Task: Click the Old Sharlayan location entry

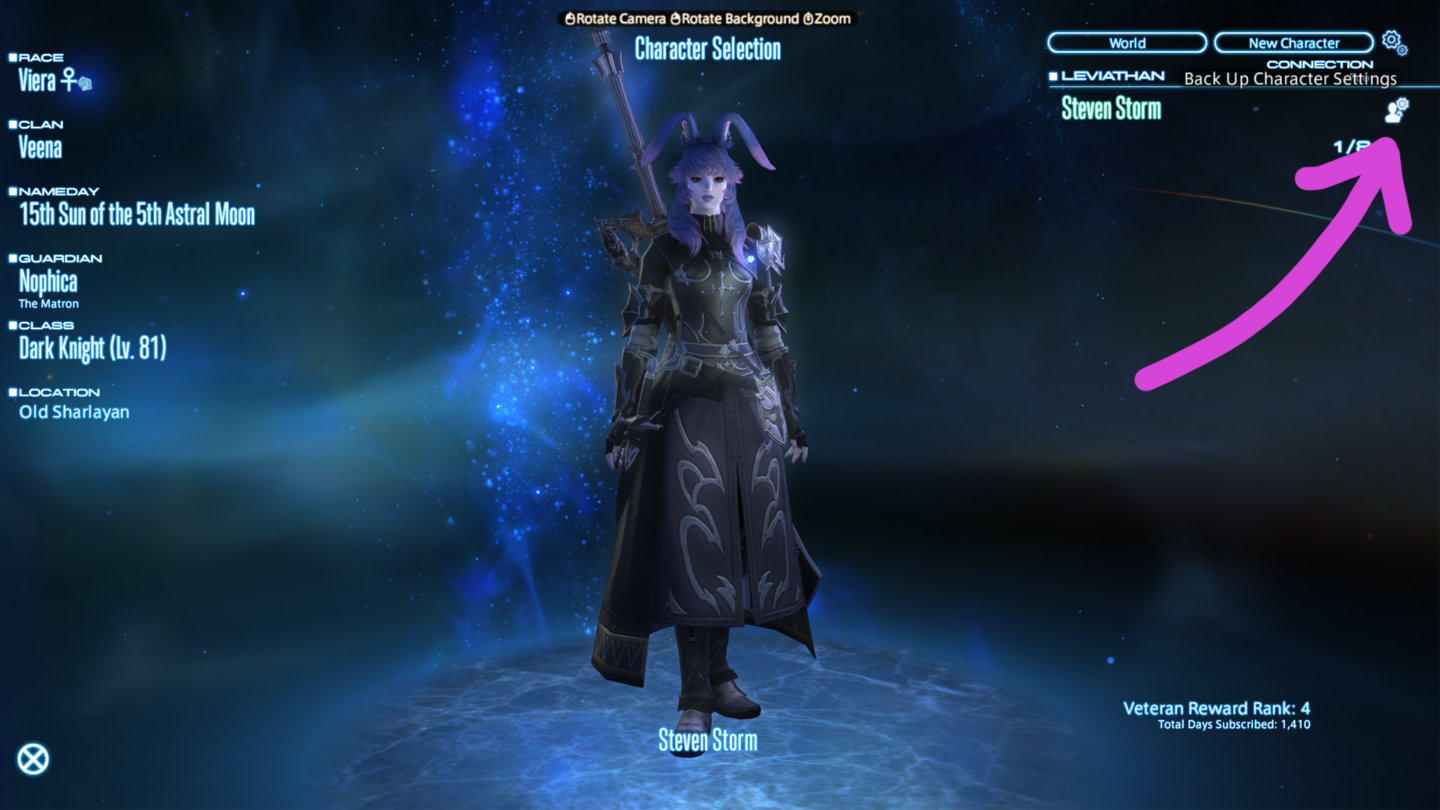Action: coord(74,412)
